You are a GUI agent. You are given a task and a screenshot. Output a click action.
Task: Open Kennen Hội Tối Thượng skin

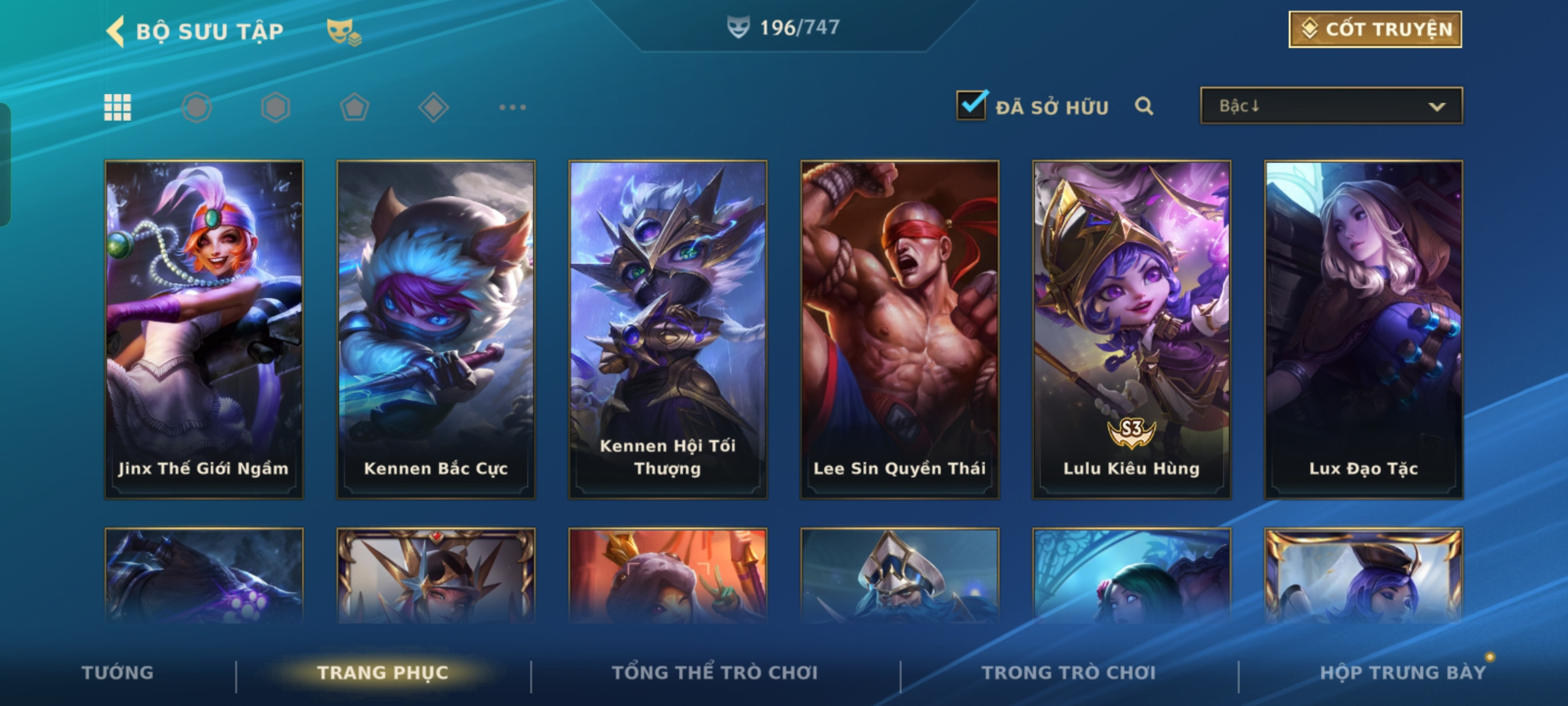point(668,329)
